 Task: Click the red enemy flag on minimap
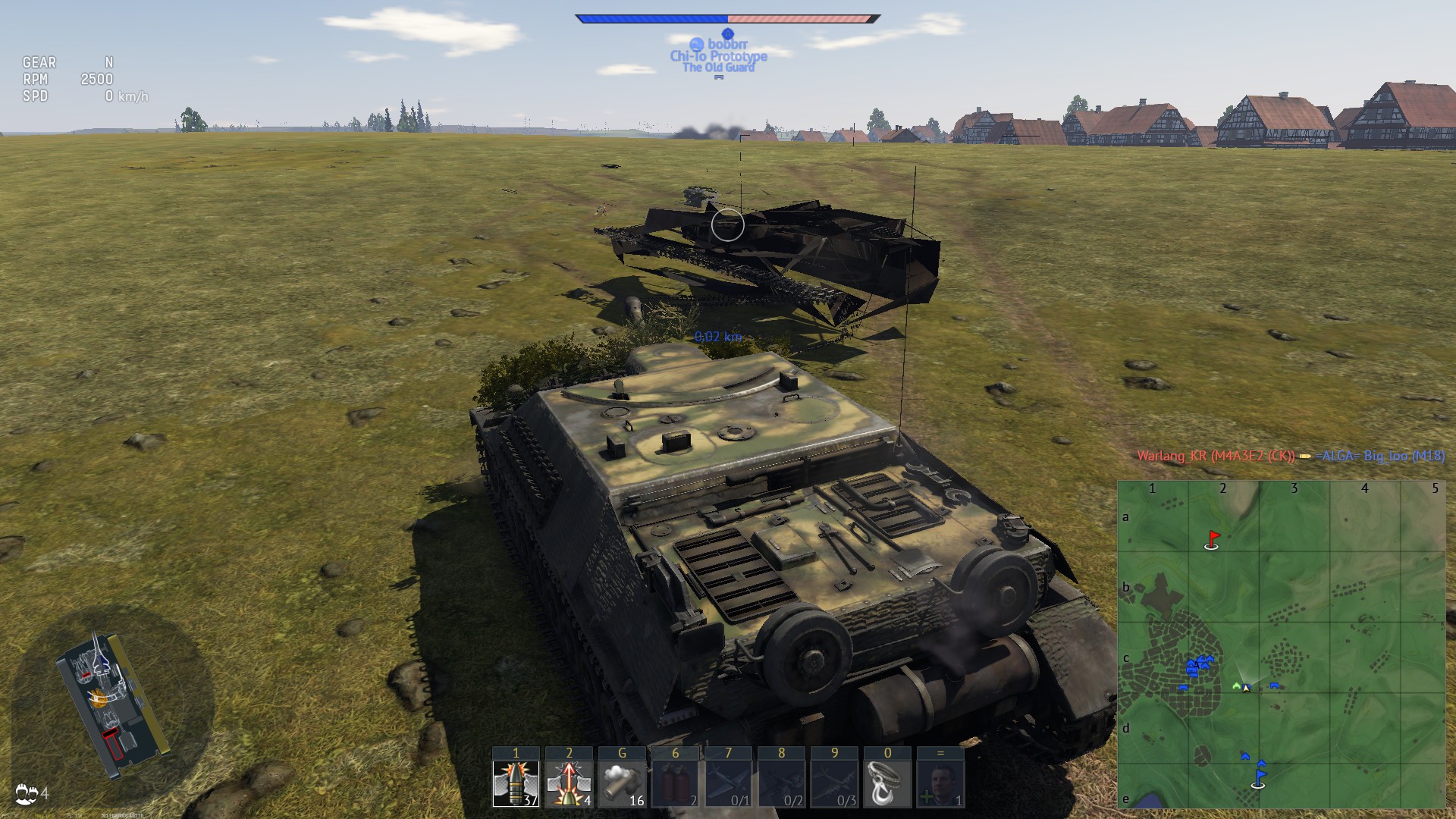[x=1213, y=539]
